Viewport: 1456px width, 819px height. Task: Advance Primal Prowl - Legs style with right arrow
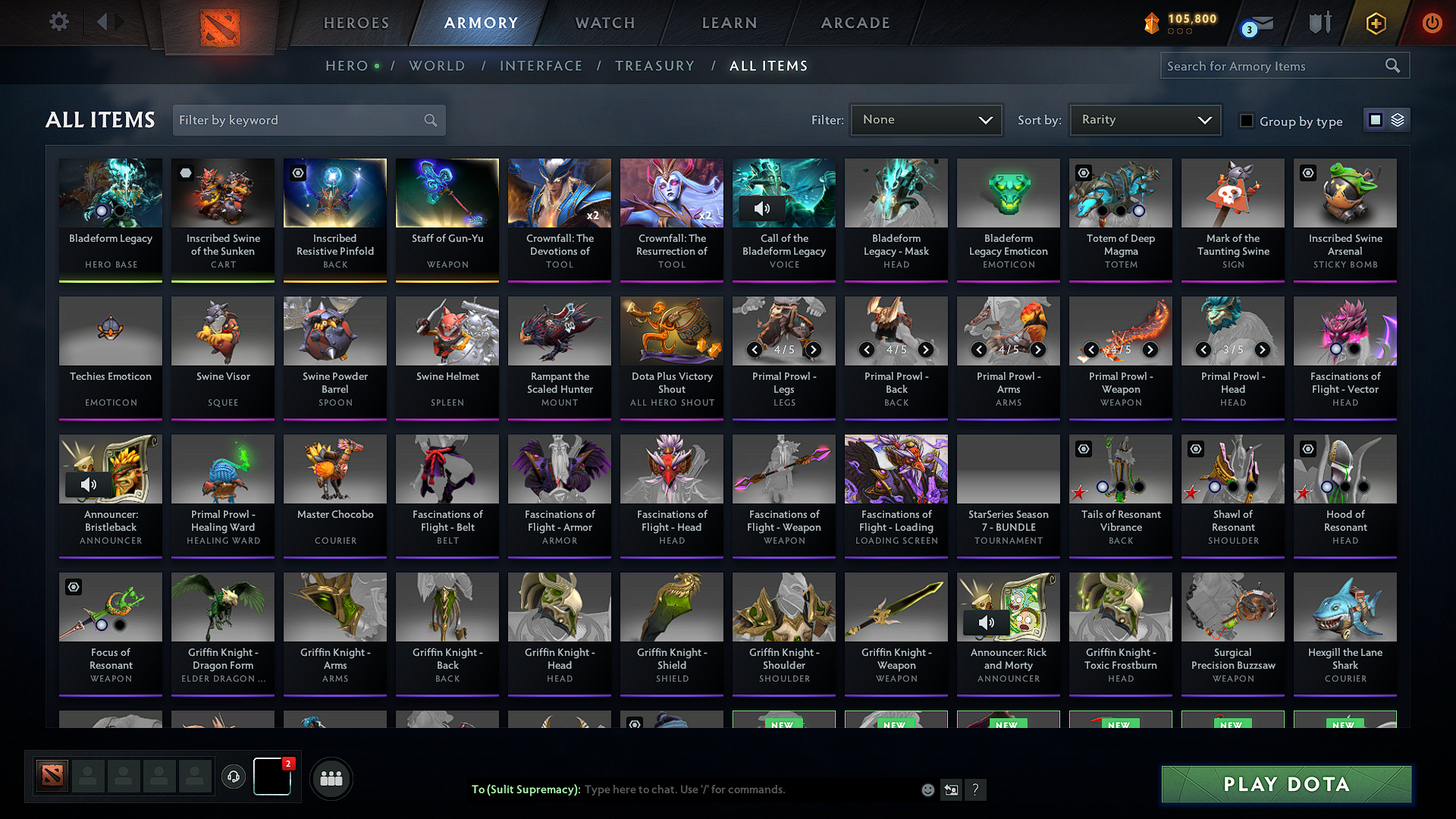[x=813, y=350]
